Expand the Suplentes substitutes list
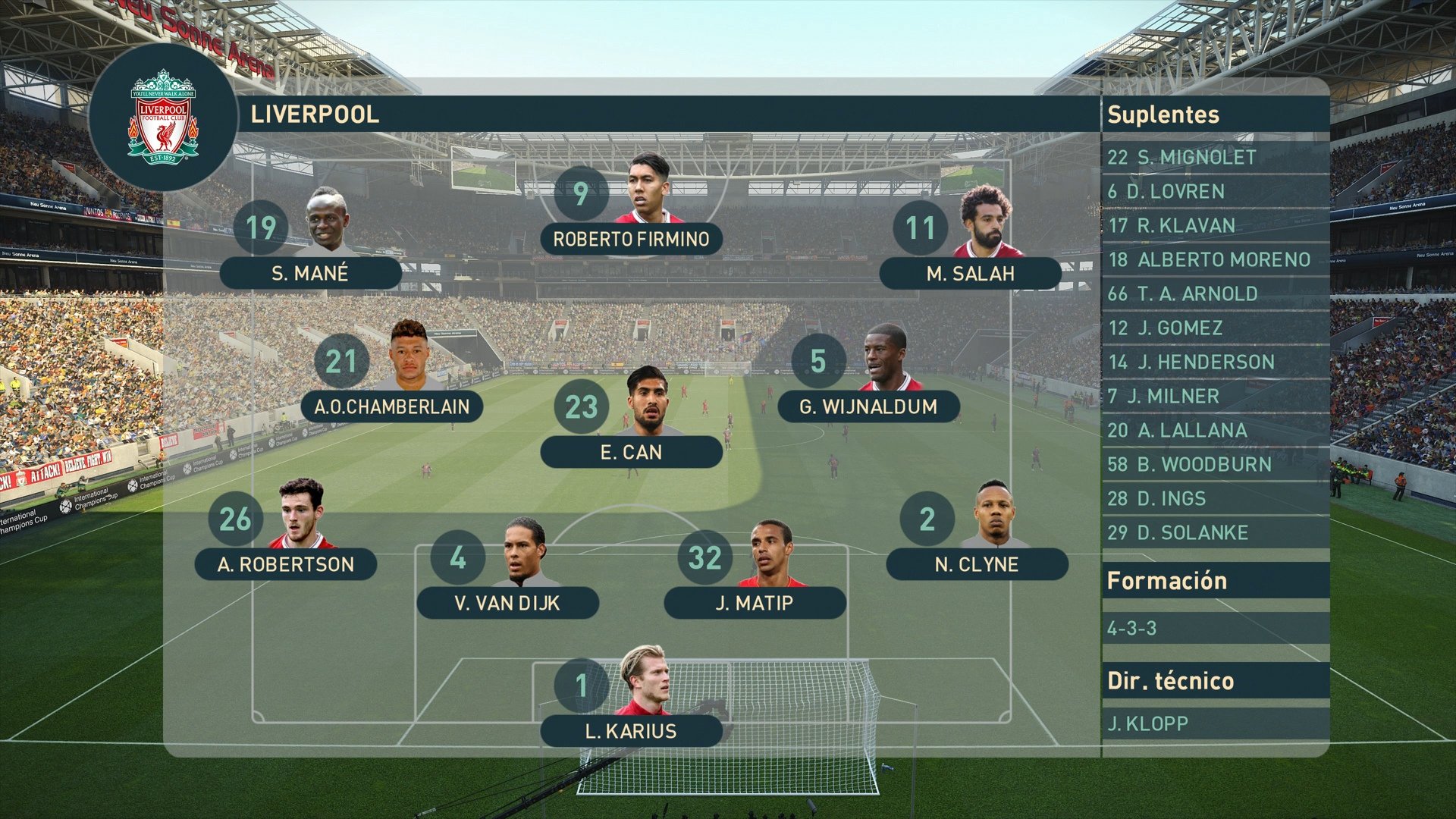This screenshot has width=1456, height=819. 1164,115
